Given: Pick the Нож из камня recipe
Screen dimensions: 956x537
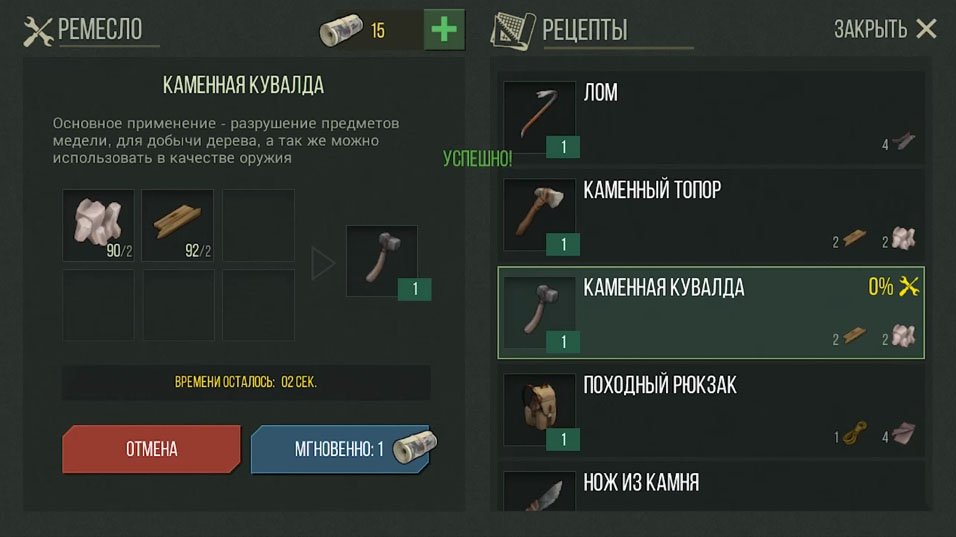Looking at the screenshot, I should (710, 488).
